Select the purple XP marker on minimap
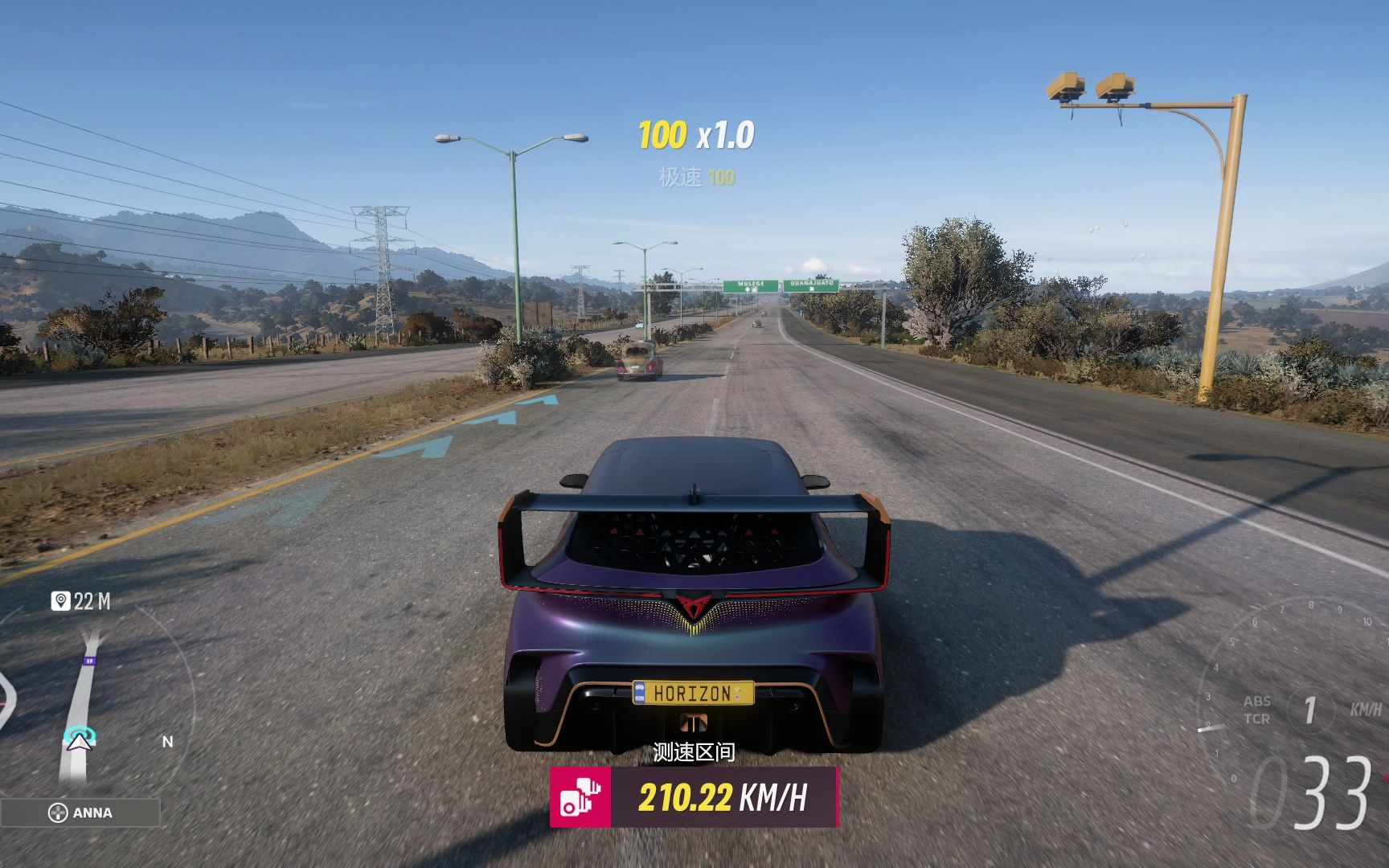The image size is (1389, 868). pyautogui.click(x=89, y=661)
